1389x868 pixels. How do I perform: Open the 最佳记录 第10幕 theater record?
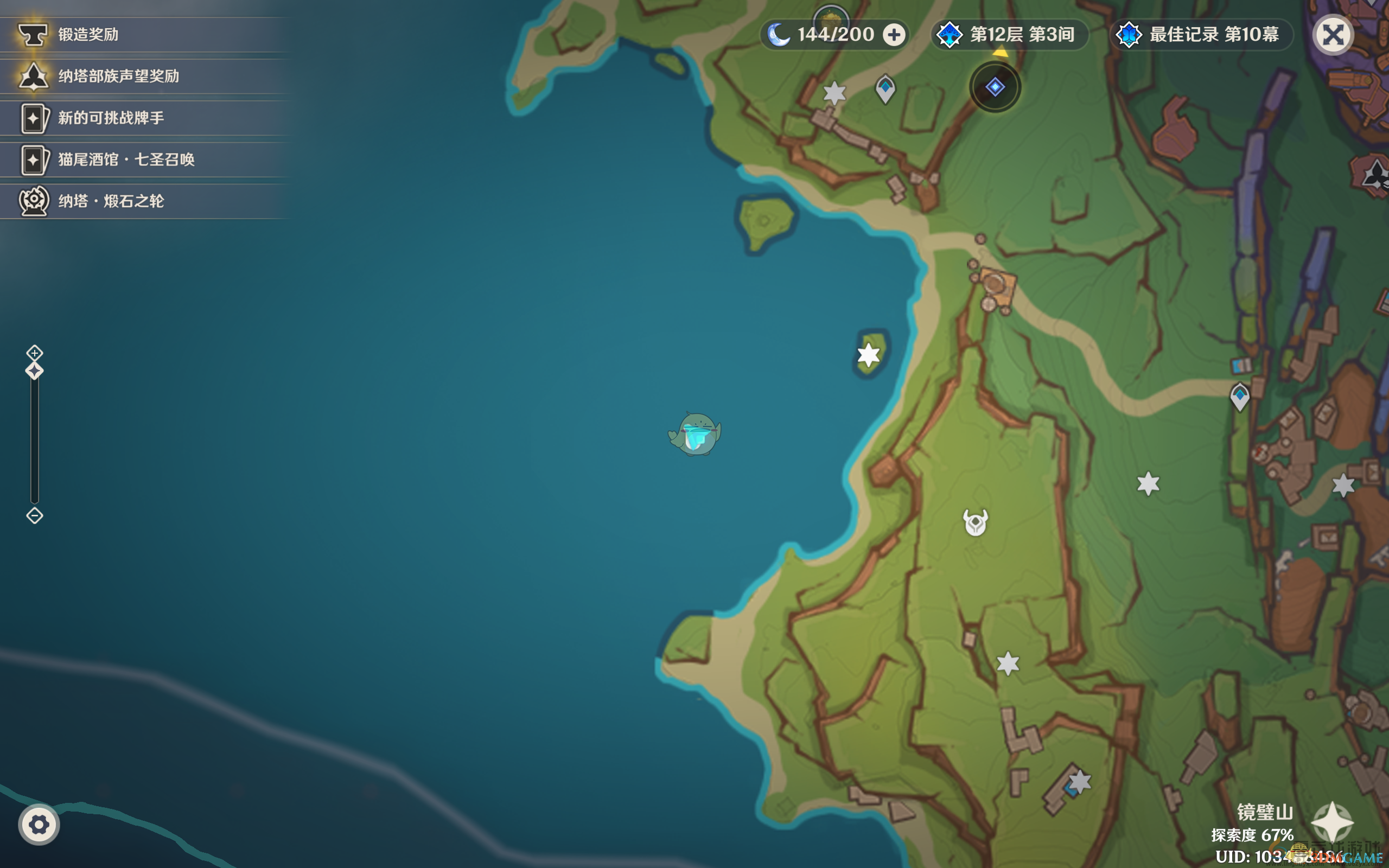pyautogui.click(x=1202, y=35)
